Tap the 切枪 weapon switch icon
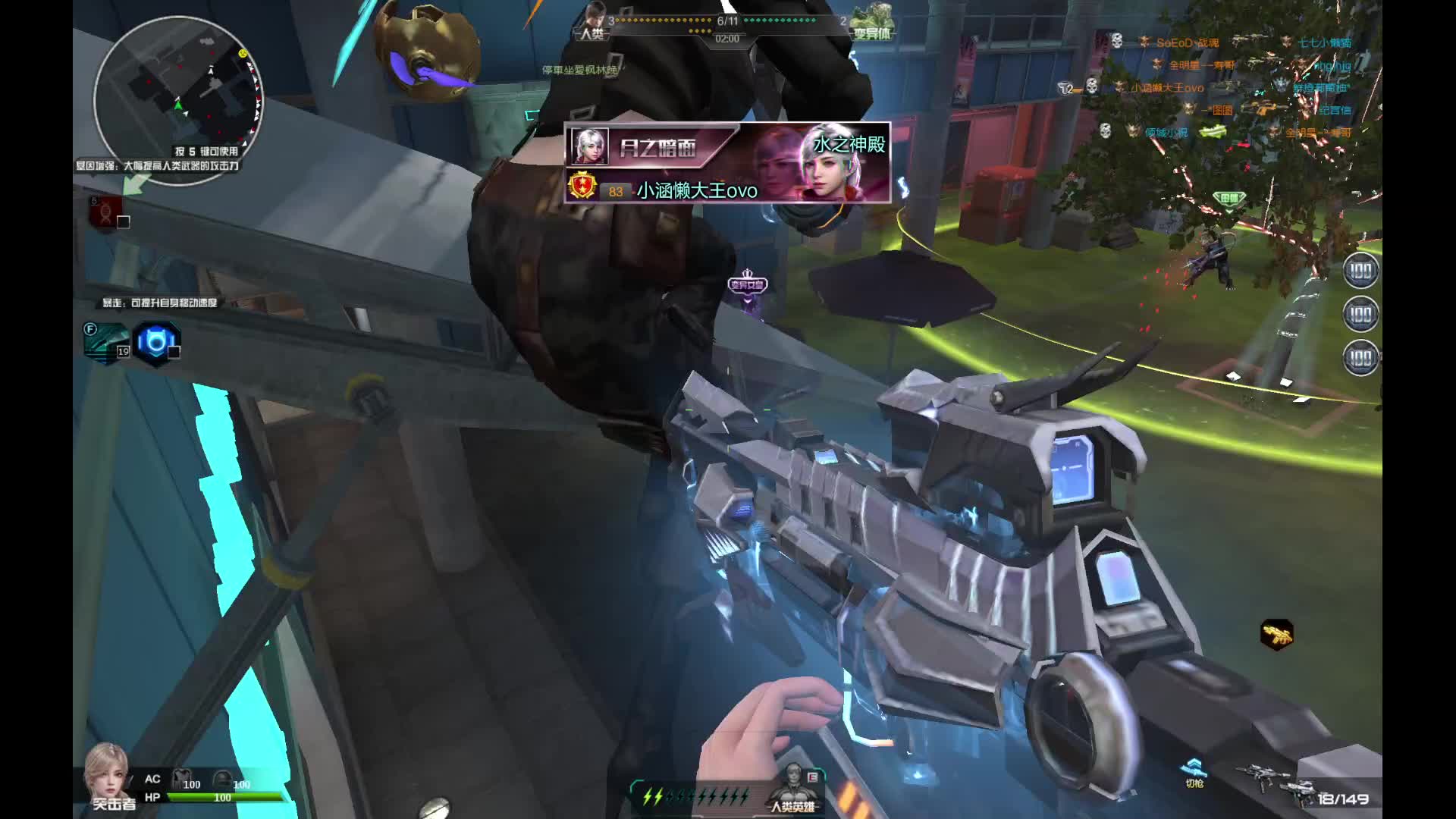1456x819 pixels. tap(1194, 772)
